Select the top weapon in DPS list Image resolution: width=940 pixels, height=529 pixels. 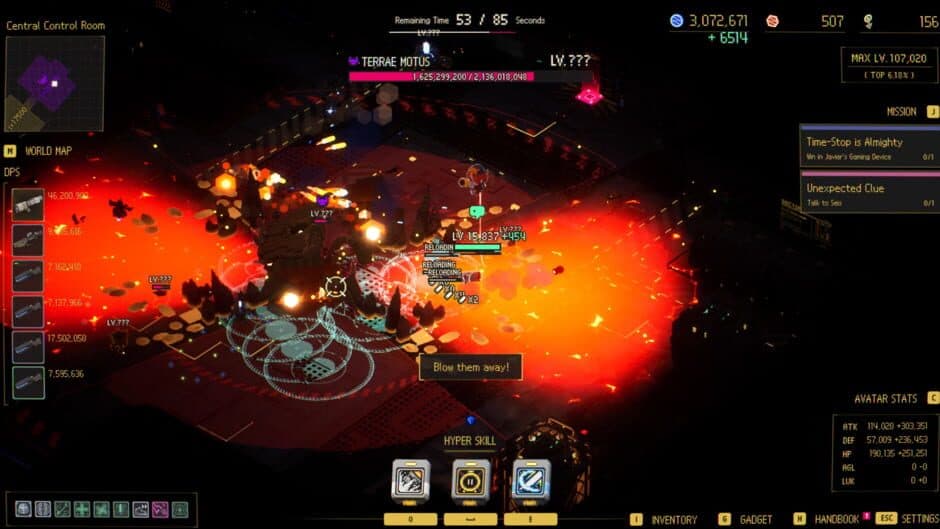pos(28,204)
